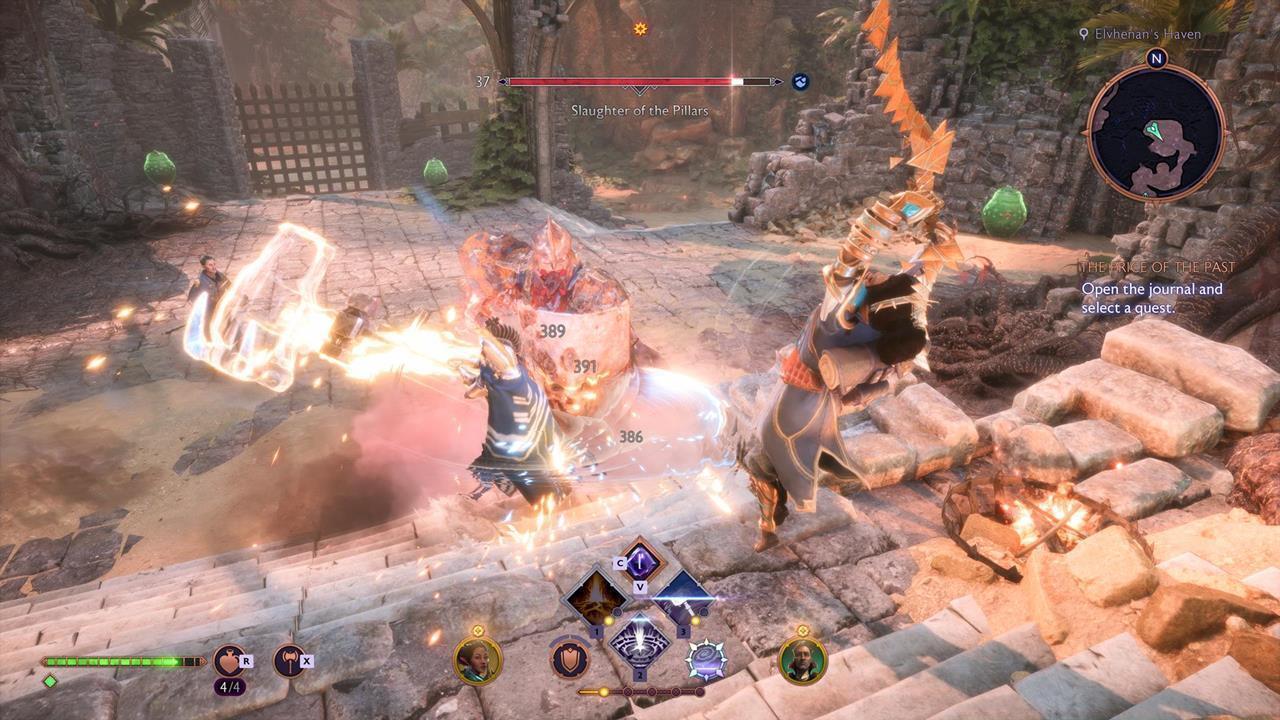The image size is (1280, 720).
Task: Select the swirling rune icon beside slot 2
Action: 707,661
